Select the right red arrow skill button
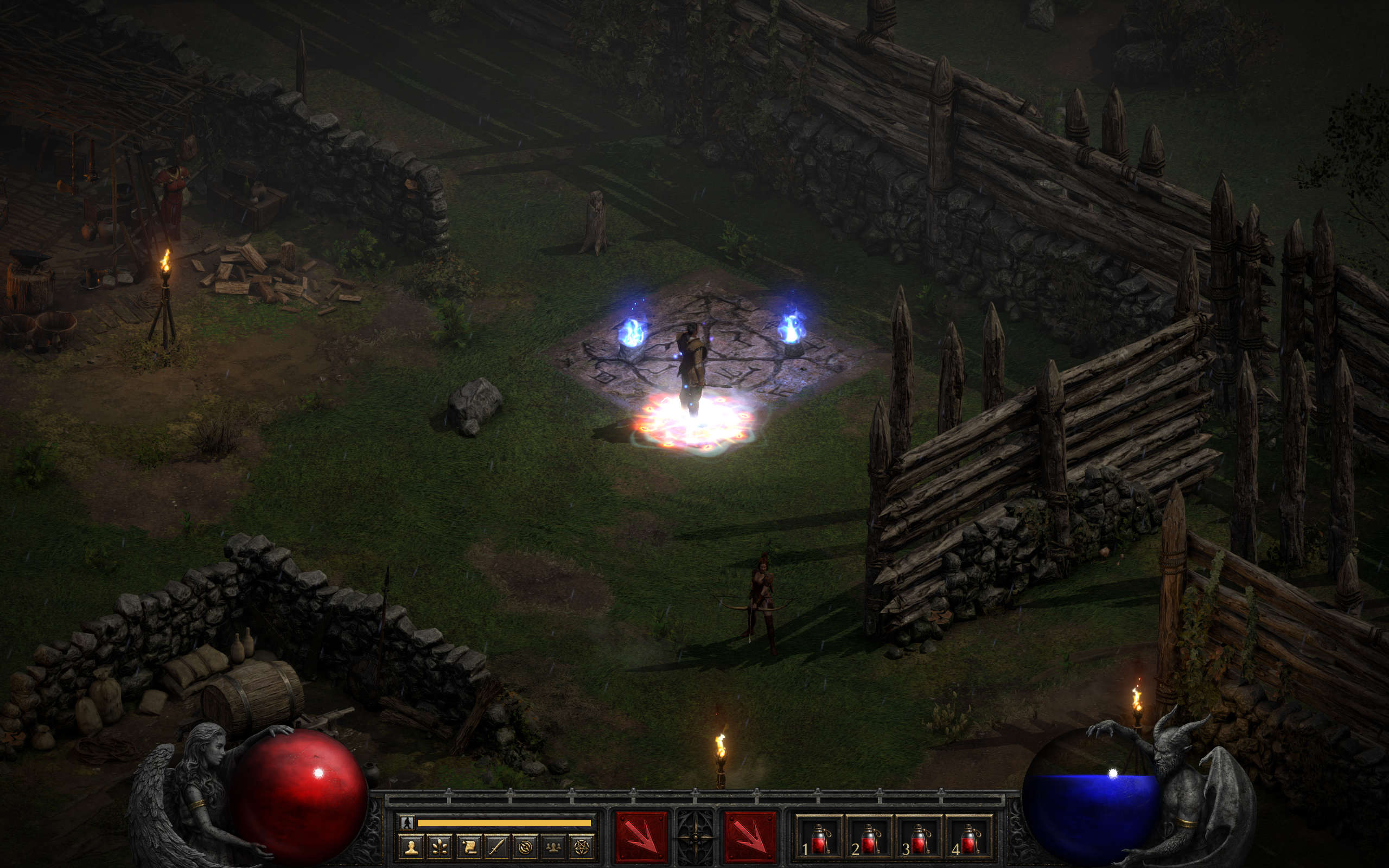Viewport: 1389px width, 868px height. [x=750, y=837]
